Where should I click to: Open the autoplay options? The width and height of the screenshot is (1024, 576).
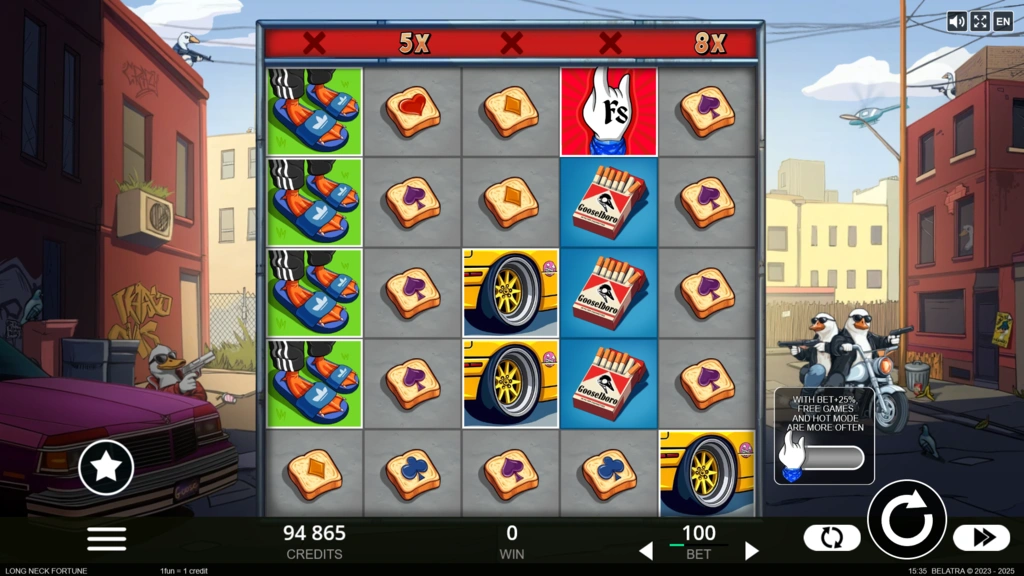coord(832,538)
